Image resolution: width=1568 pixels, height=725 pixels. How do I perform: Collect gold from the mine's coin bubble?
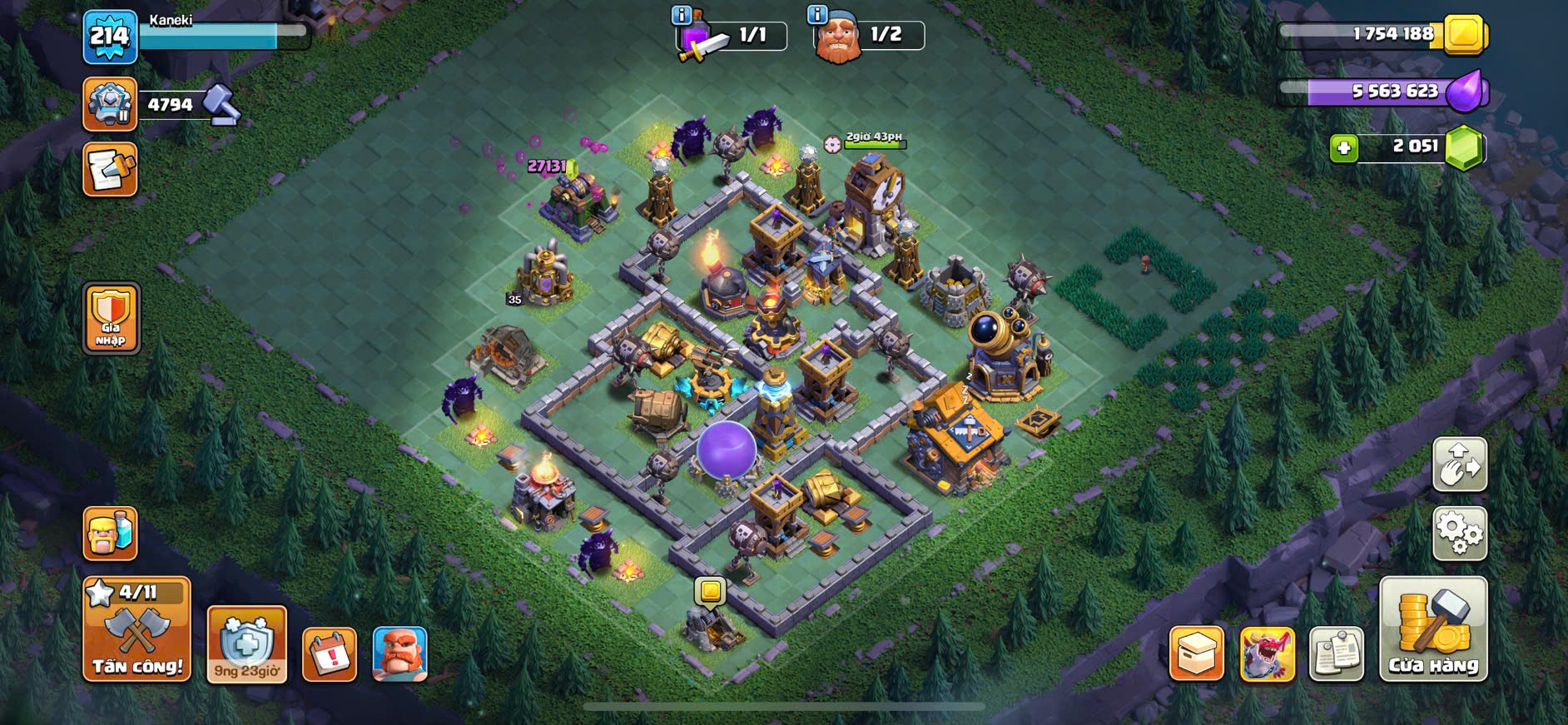click(710, 591)
